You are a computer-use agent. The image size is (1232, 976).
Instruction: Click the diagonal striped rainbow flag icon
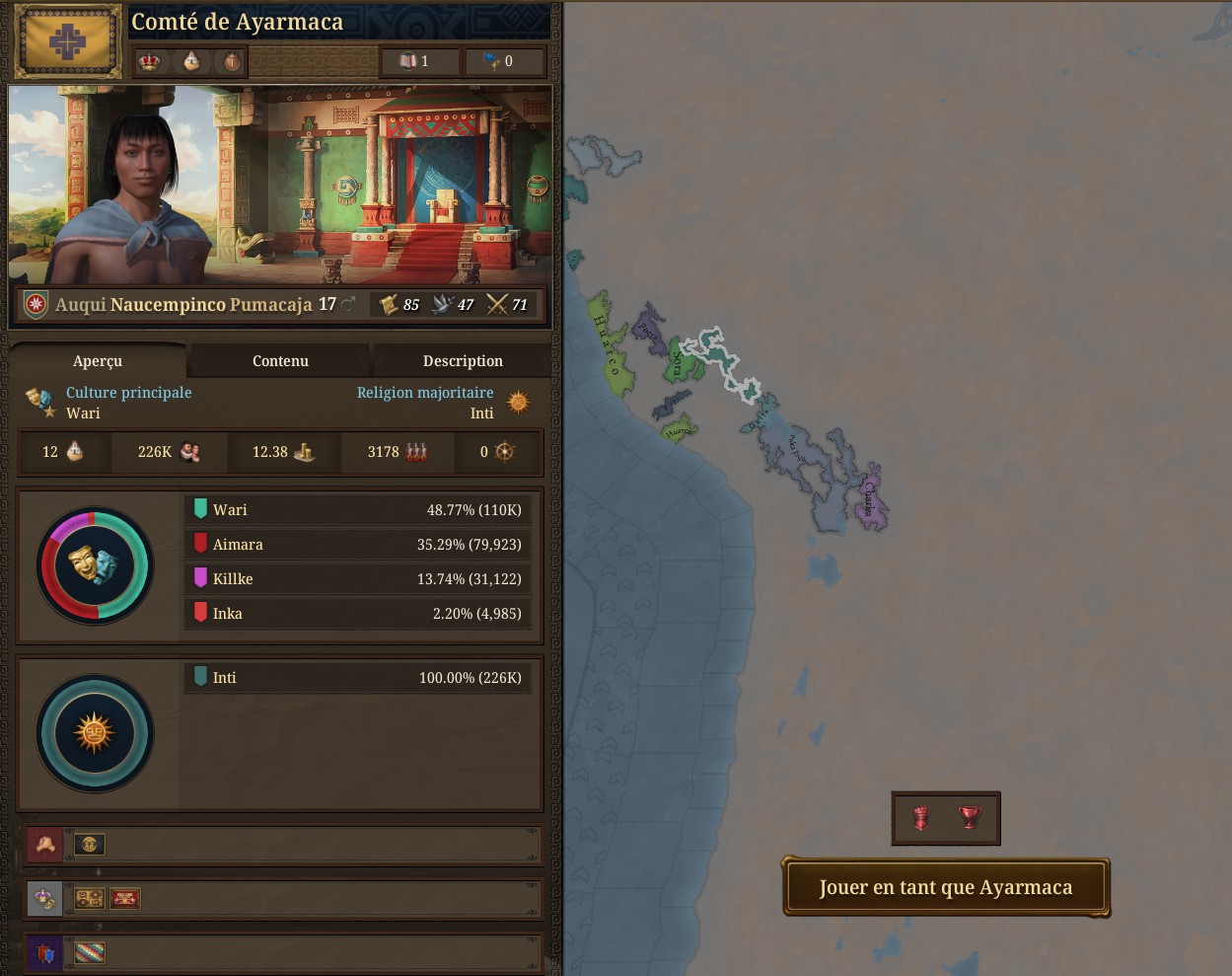tap(90, 952)
